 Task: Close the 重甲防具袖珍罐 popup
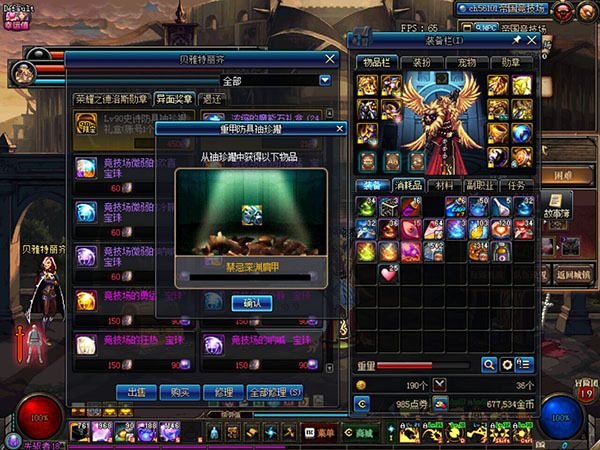tap(340, 129)
